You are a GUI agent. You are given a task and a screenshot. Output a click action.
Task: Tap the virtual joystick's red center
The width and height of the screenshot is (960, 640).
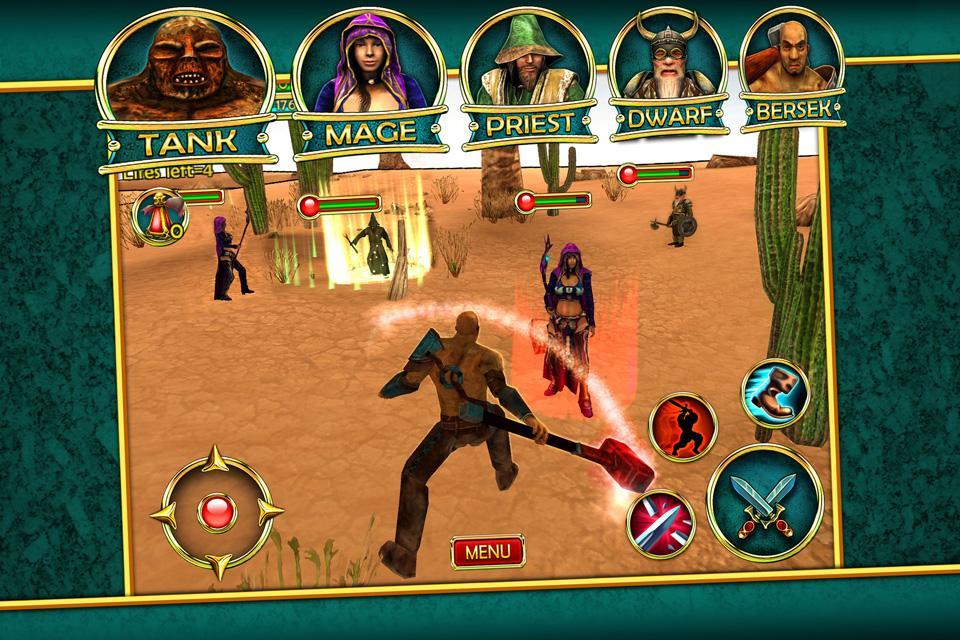tap(216, 514)
